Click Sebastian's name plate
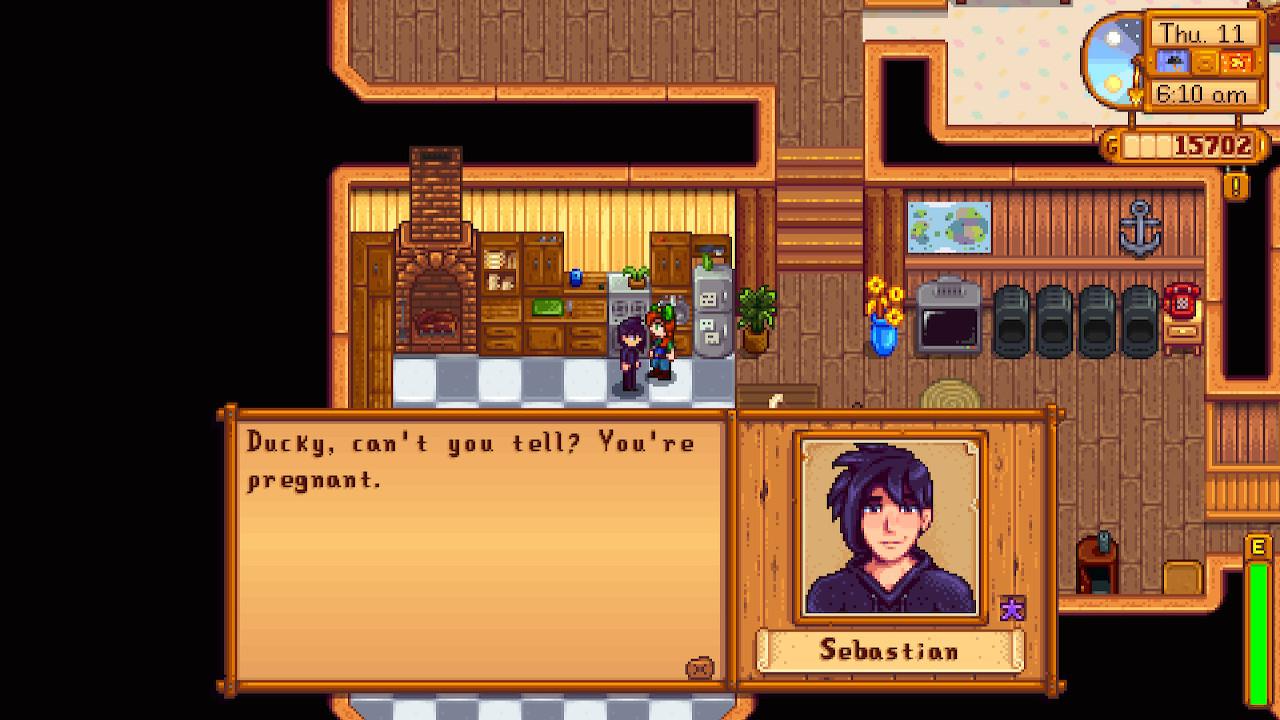The height and width of the screenshot is (720, 1280). click(890, 651)
